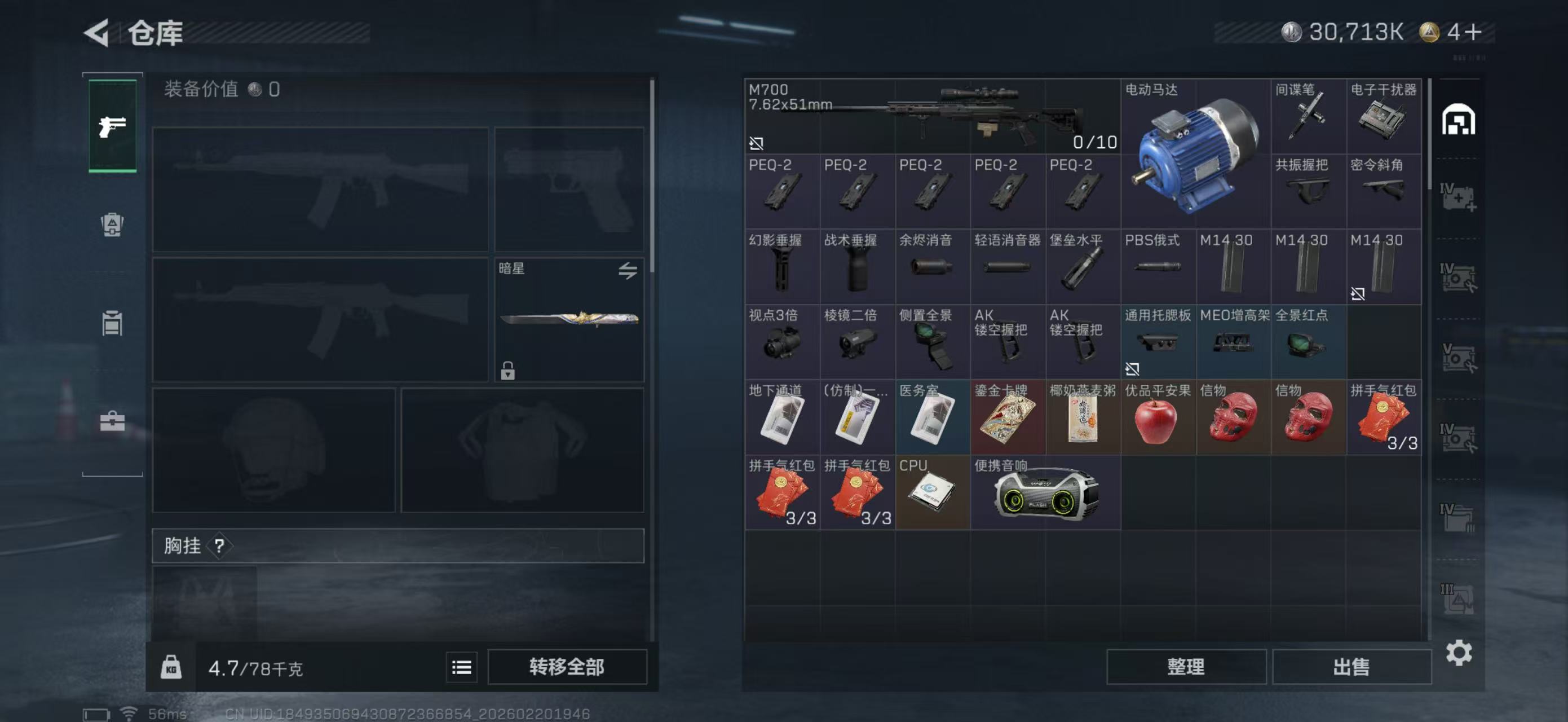Image resolution: width=1568 pixels, height=722 pixels.
Task: Click the 整理 sort button
Action: click(x=1185, y=667)
